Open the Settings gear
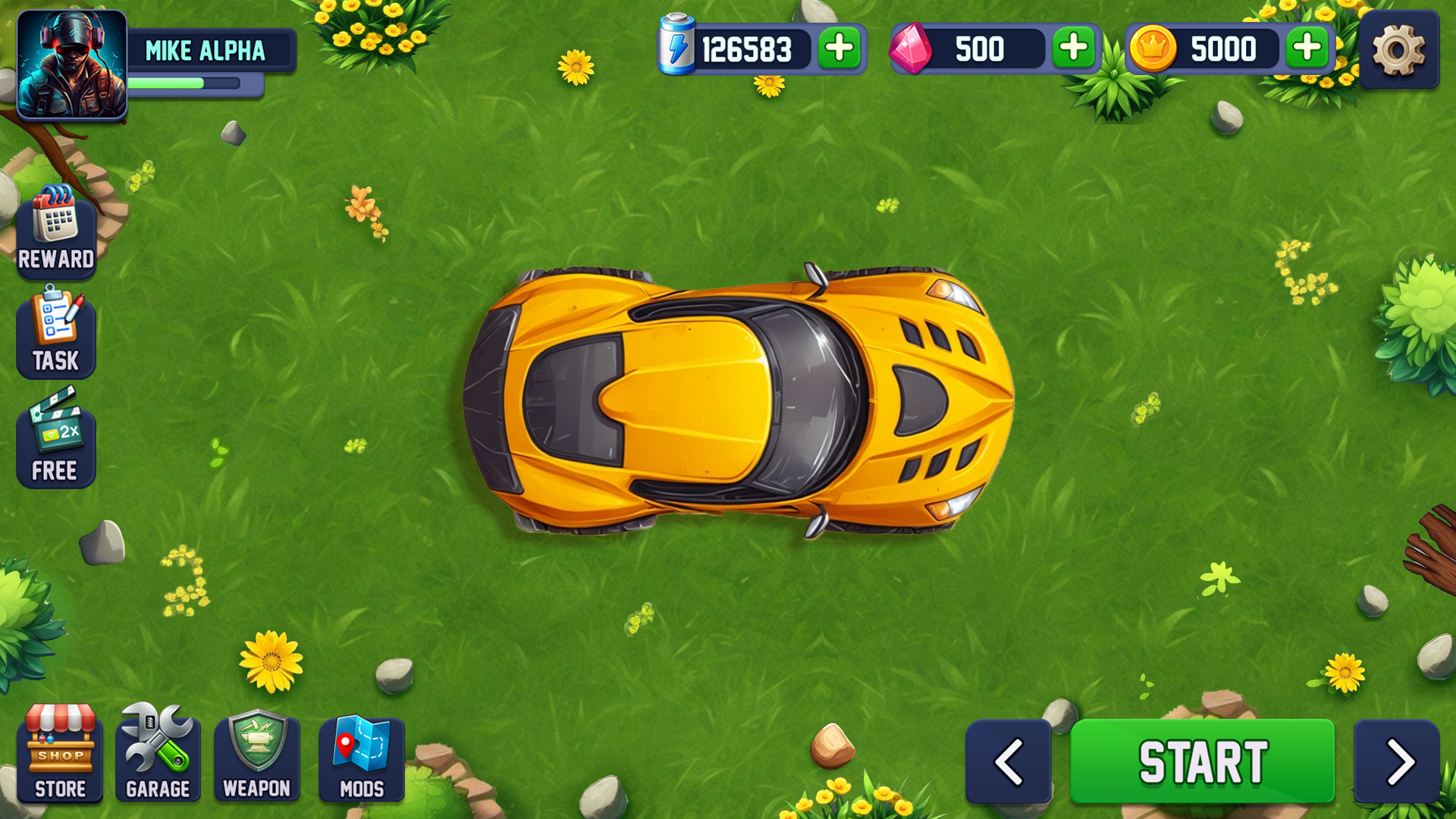The width and height of the screenshot is (1456, 819). [1399, 50]
